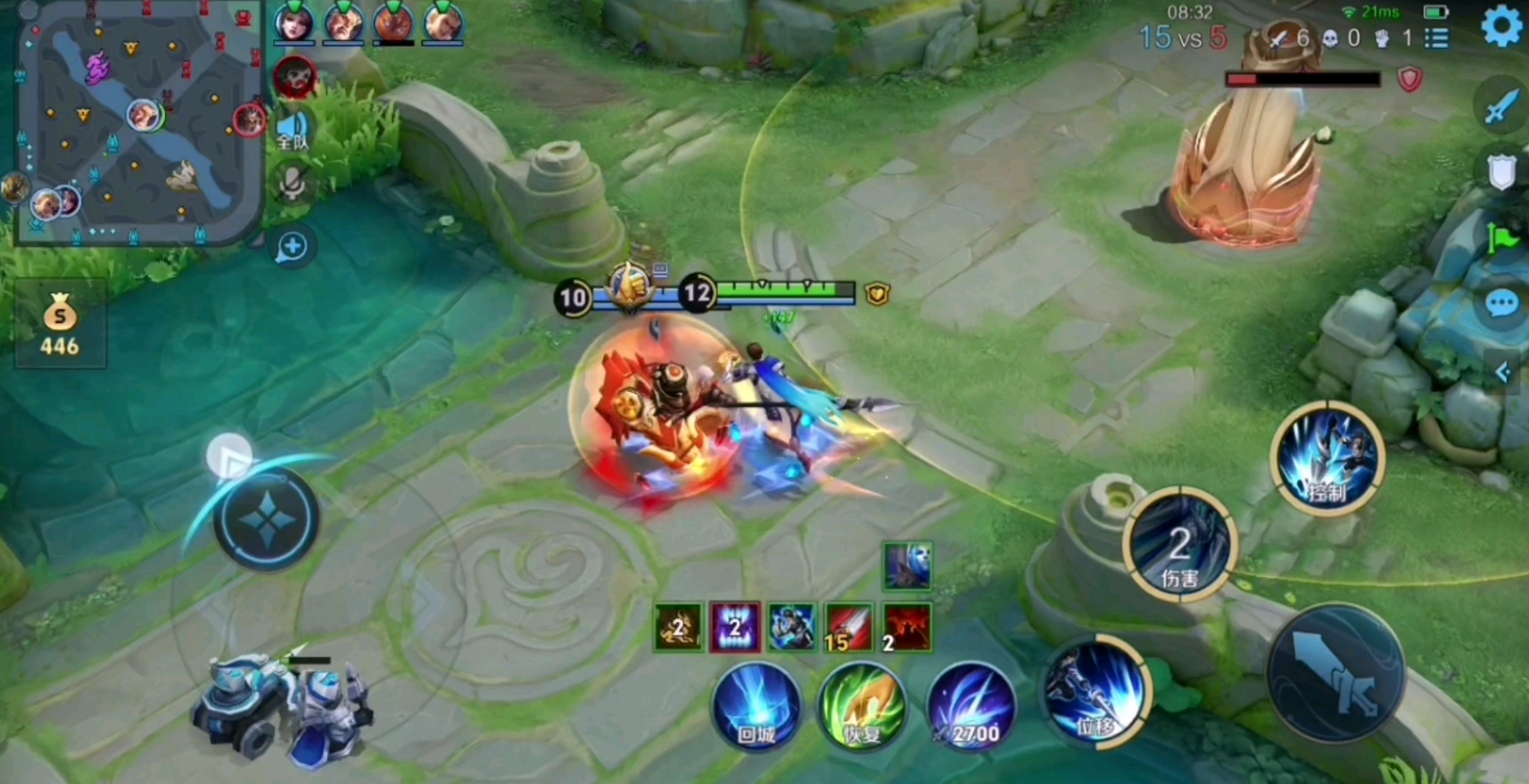Image resolution: width=1529 pixels, height=784 pixels.
Task: Tap the movement joystick center
Action: point(266,518)
